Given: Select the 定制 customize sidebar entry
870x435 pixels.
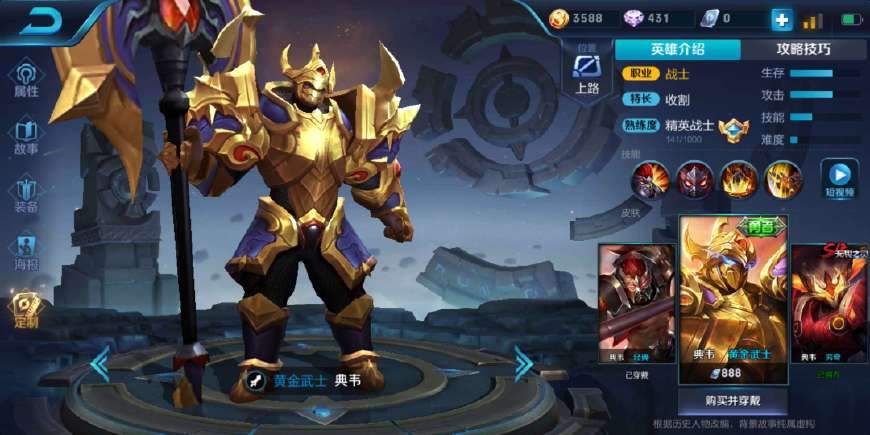Looking at the screenshot, I should tap(26, 311).
